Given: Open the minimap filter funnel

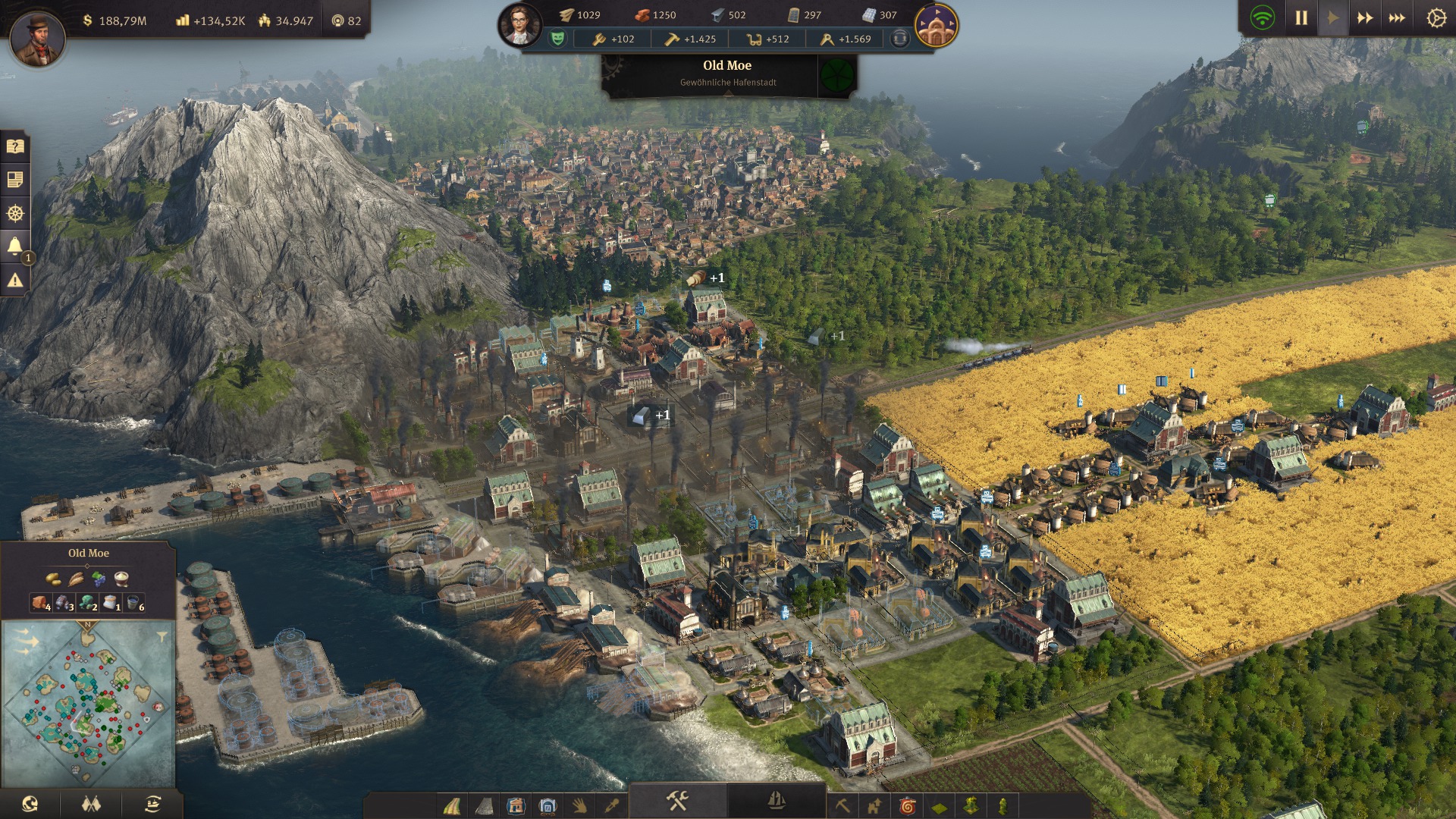Looking at the screenshot, I should click(x=162, y=636).
